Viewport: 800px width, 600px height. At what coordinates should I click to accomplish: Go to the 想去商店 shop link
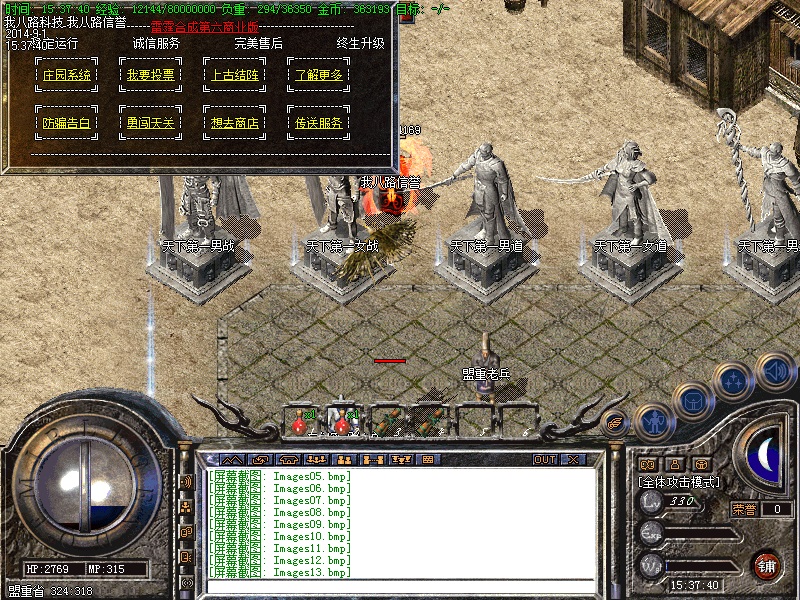click(235, 123)
